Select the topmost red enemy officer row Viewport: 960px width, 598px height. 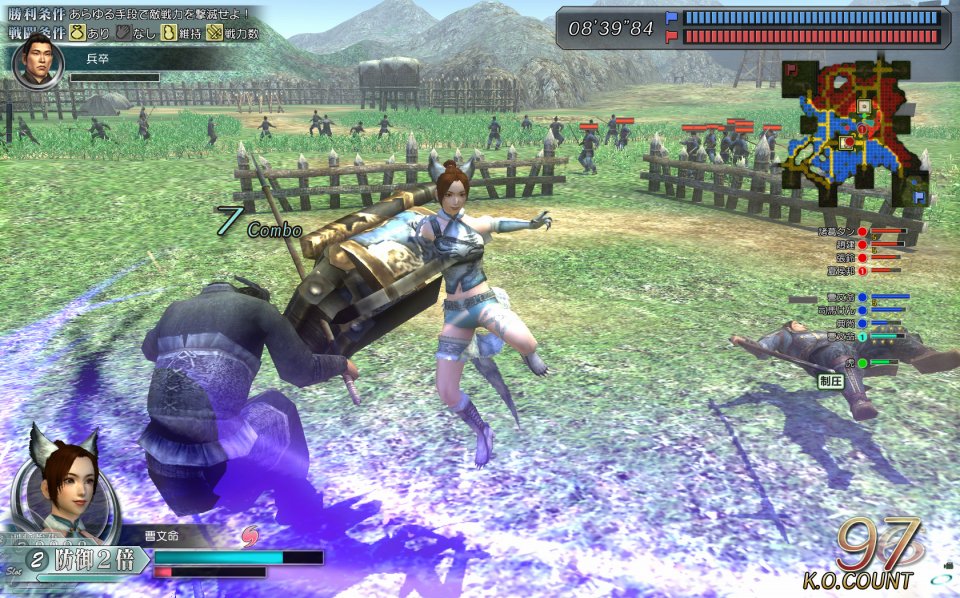860,231
